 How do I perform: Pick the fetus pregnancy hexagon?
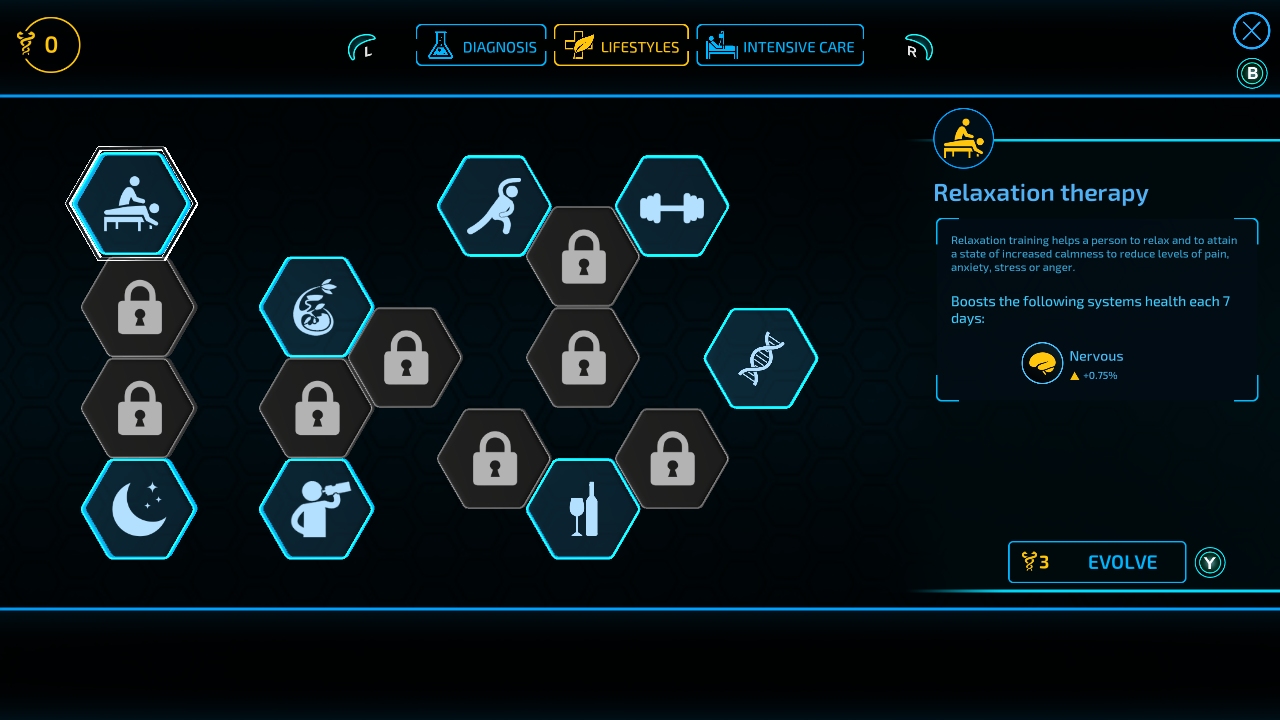316,307
